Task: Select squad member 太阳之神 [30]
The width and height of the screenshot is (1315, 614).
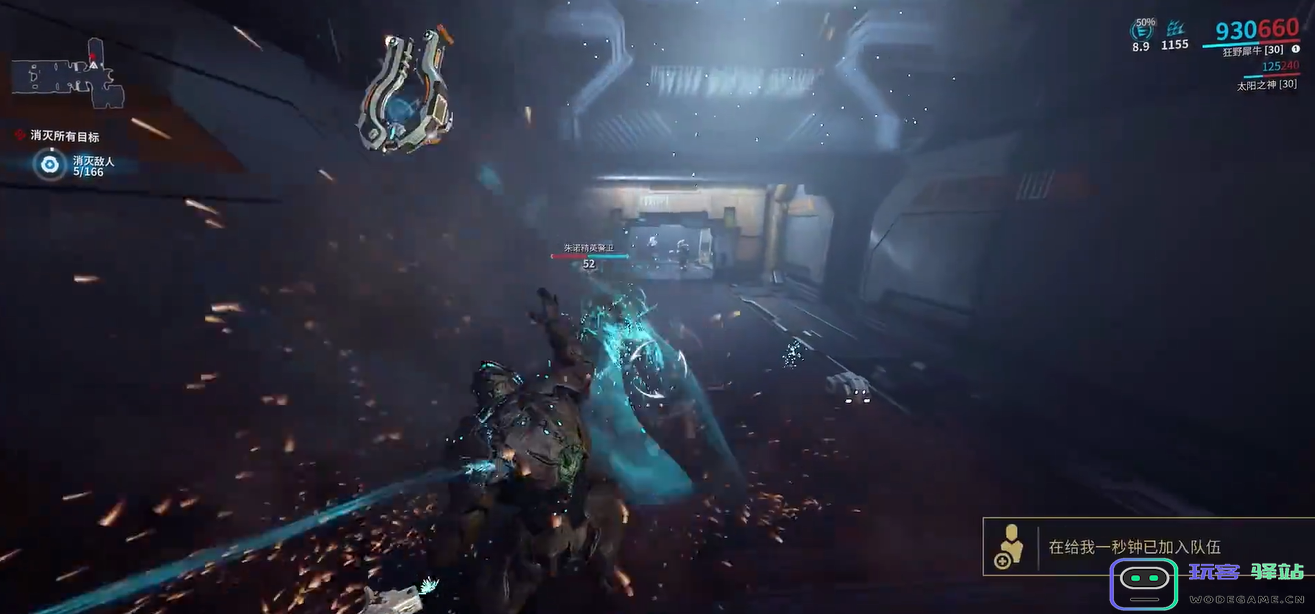Action: point(1265,86)
